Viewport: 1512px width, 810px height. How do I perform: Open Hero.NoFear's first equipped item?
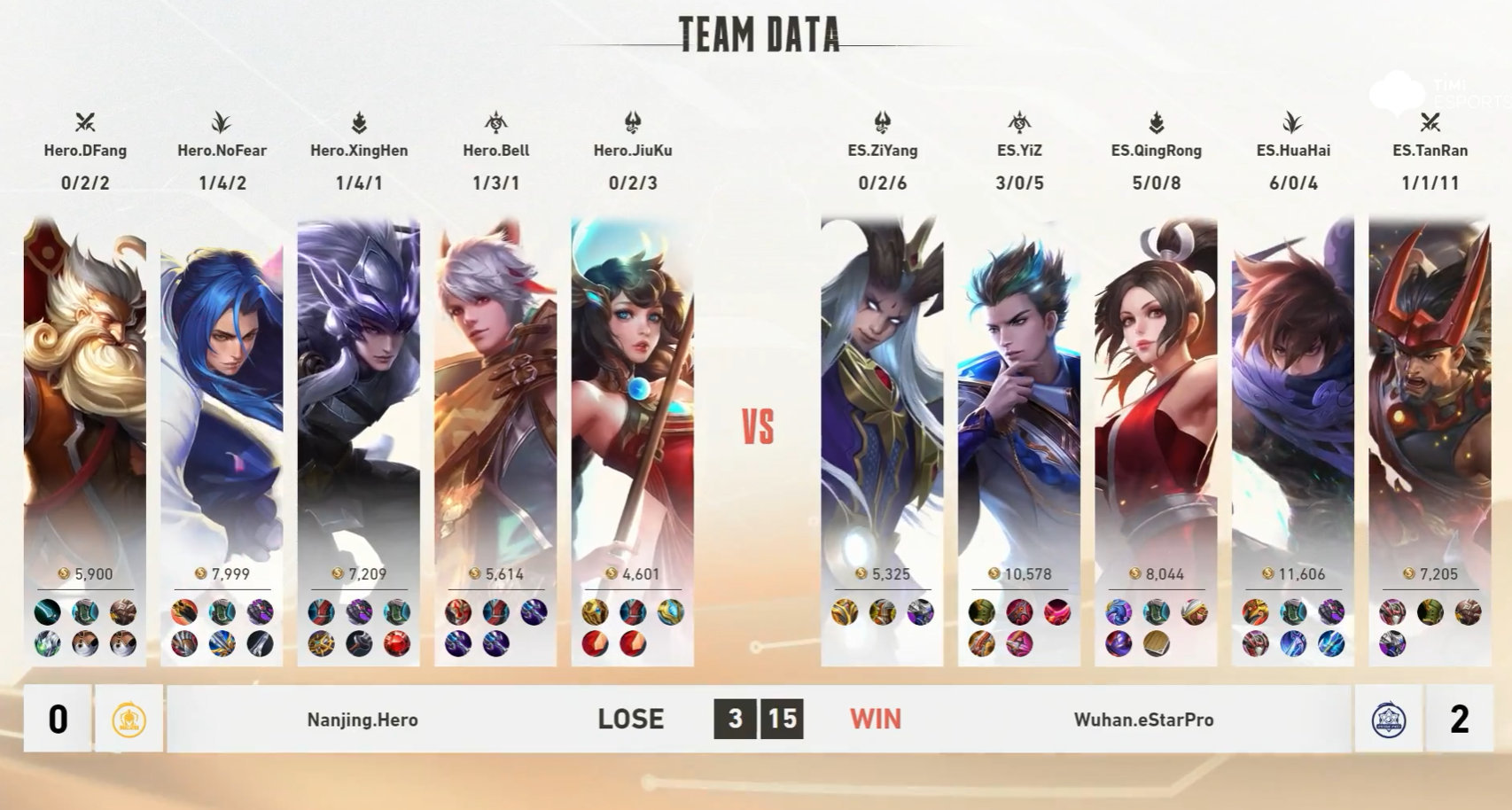coord(182,611)
